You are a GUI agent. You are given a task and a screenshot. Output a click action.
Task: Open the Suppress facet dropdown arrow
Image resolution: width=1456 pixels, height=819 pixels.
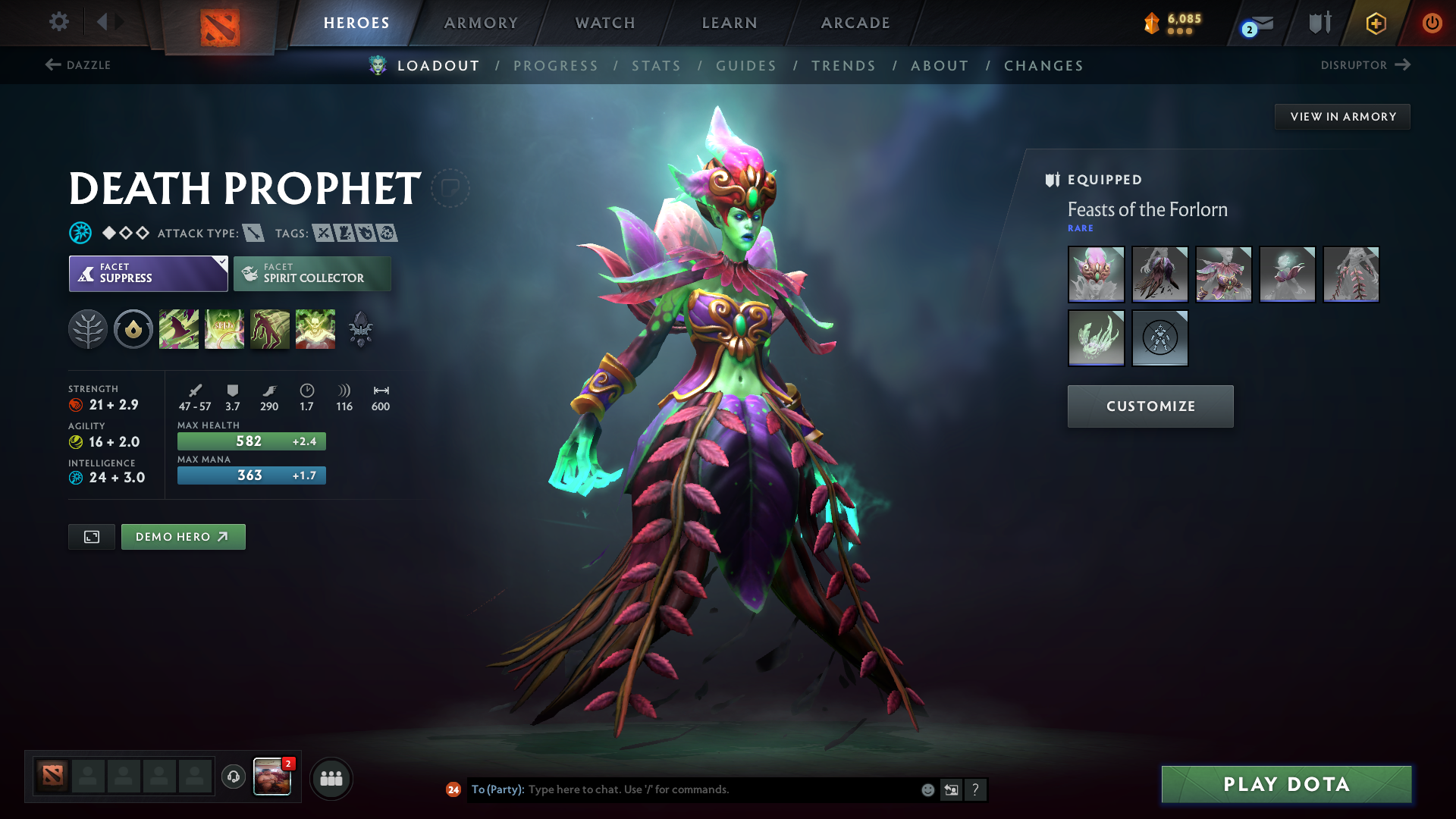point(221,262)
